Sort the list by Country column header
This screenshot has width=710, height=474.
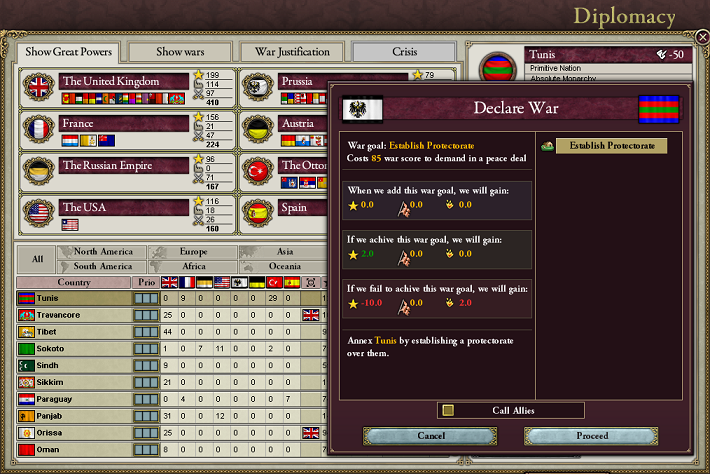74,282
